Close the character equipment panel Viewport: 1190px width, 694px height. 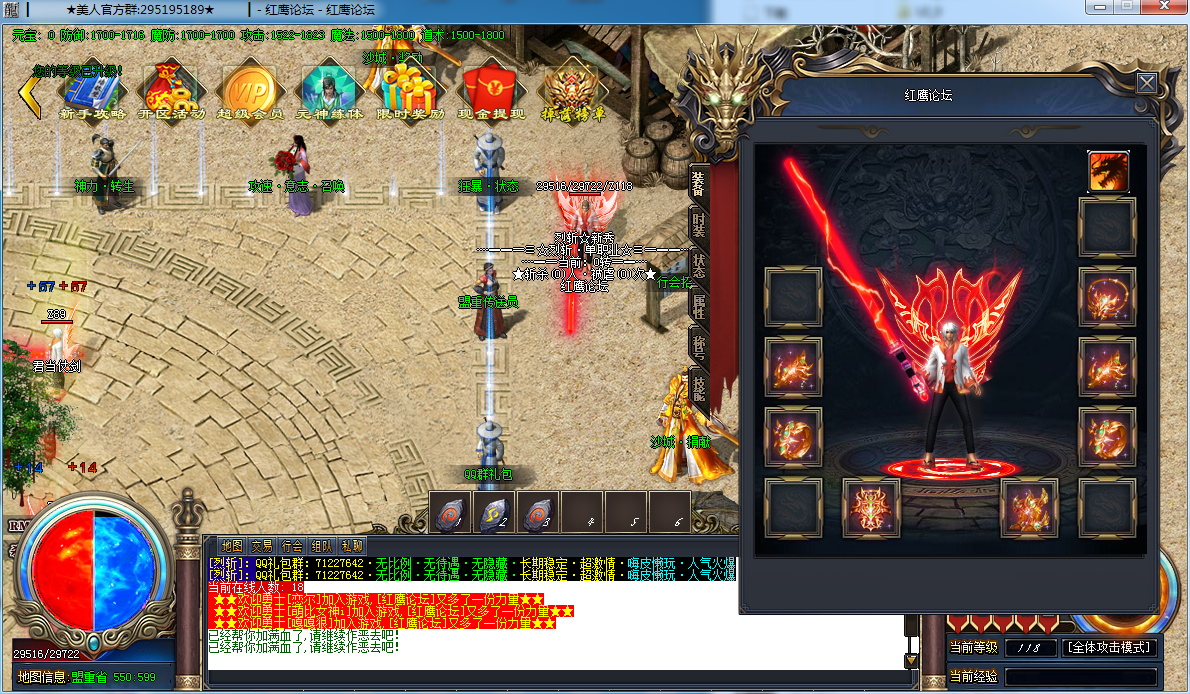(1146, 83)
